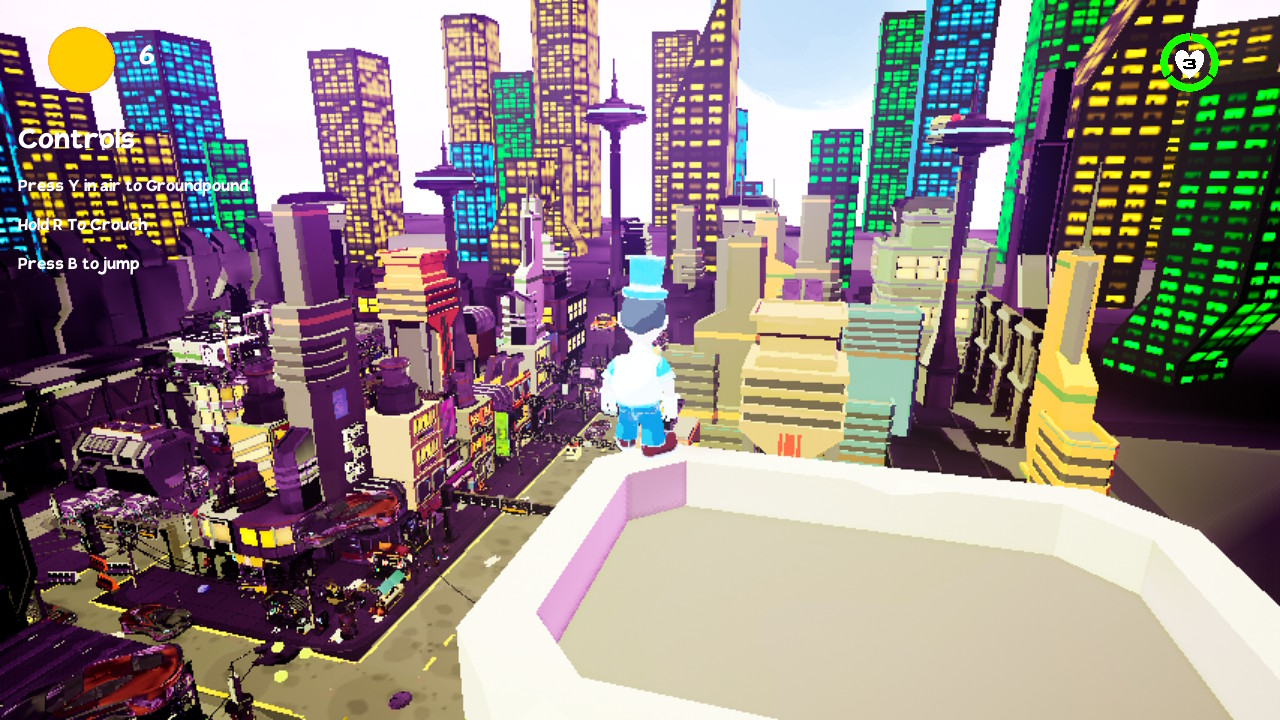Click the white heart health indicator
Viewport: 1280px width, 720px height.
(1190, 63)
